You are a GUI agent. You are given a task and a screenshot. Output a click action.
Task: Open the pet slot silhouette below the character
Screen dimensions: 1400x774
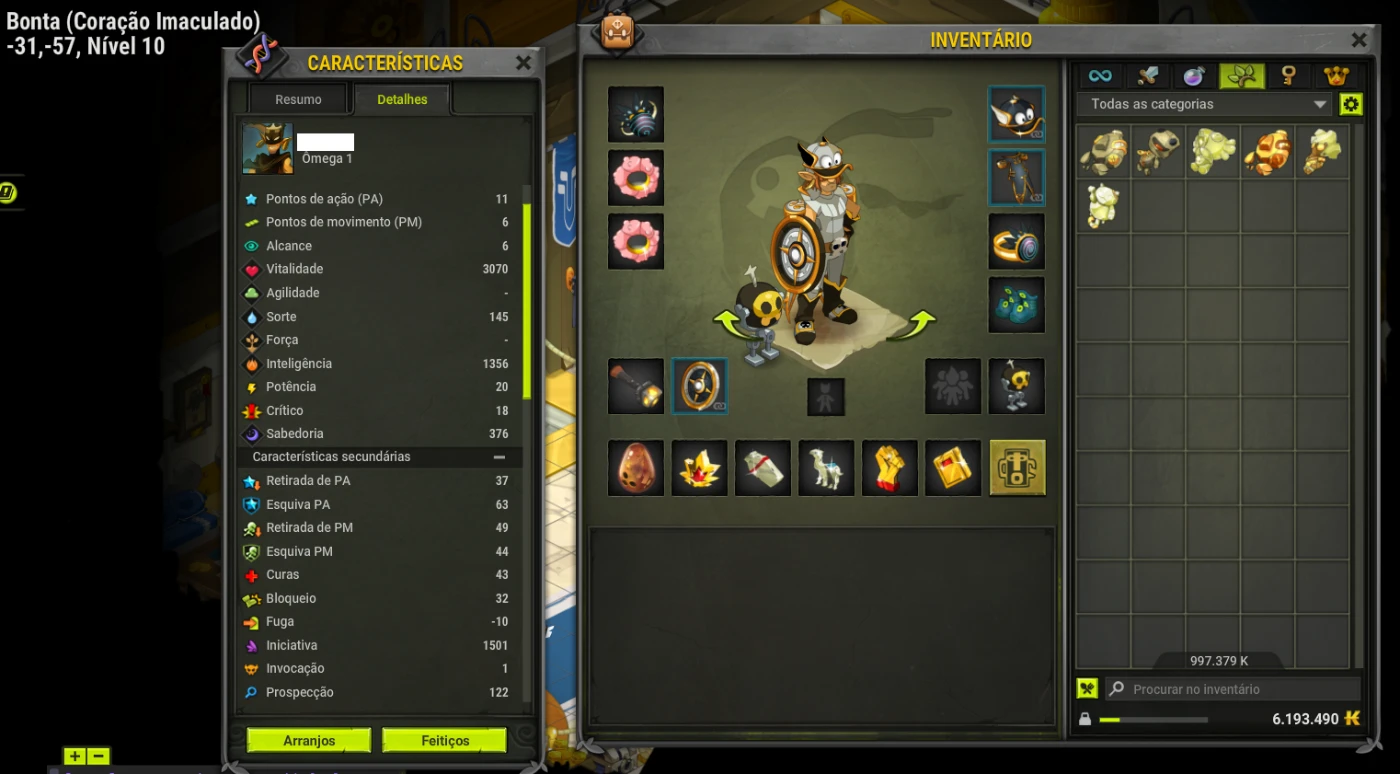[x=825, y=396]
